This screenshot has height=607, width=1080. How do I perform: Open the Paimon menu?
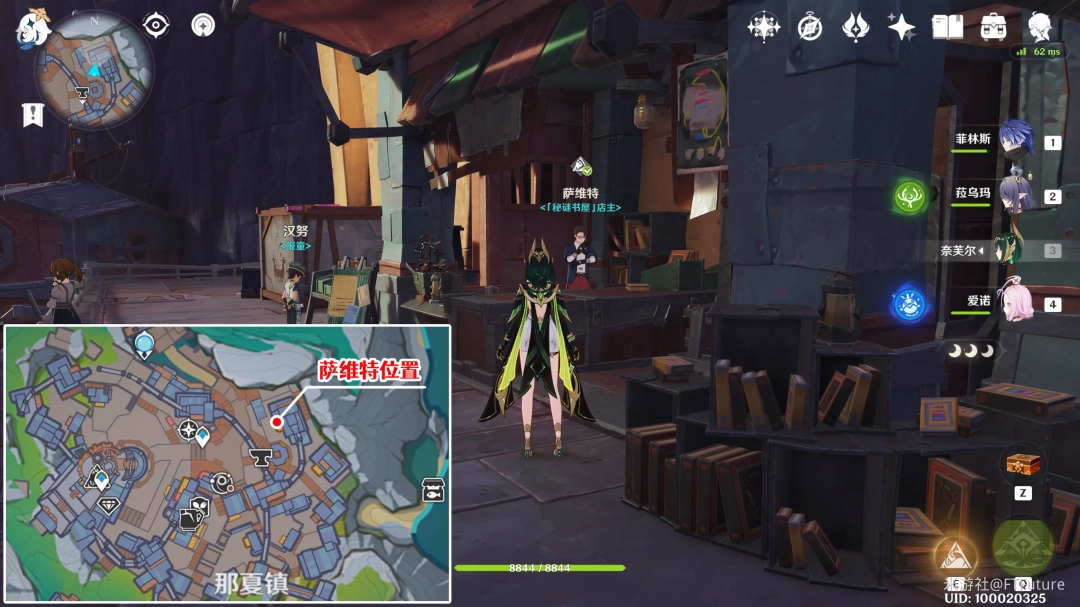tap(33, 29)
